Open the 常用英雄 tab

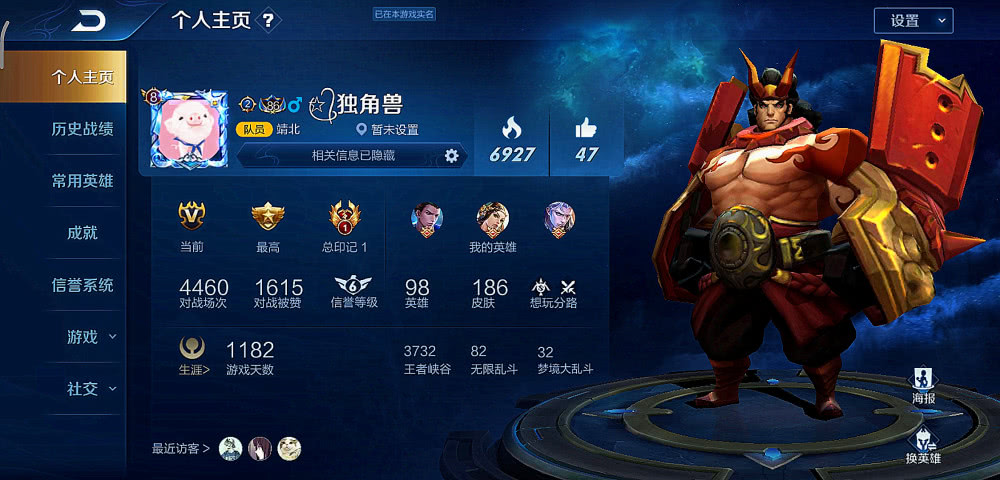pyautogui.click(x=82, y=181)
